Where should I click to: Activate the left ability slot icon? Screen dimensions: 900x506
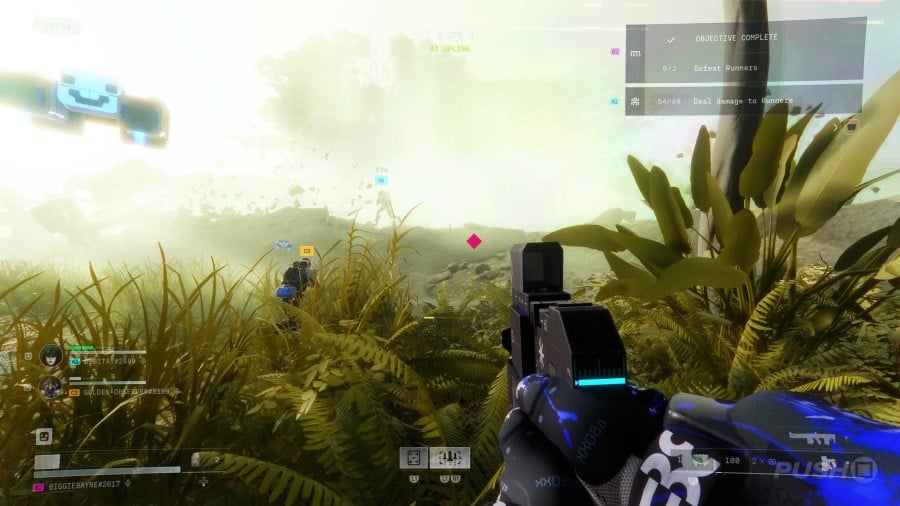414,458
